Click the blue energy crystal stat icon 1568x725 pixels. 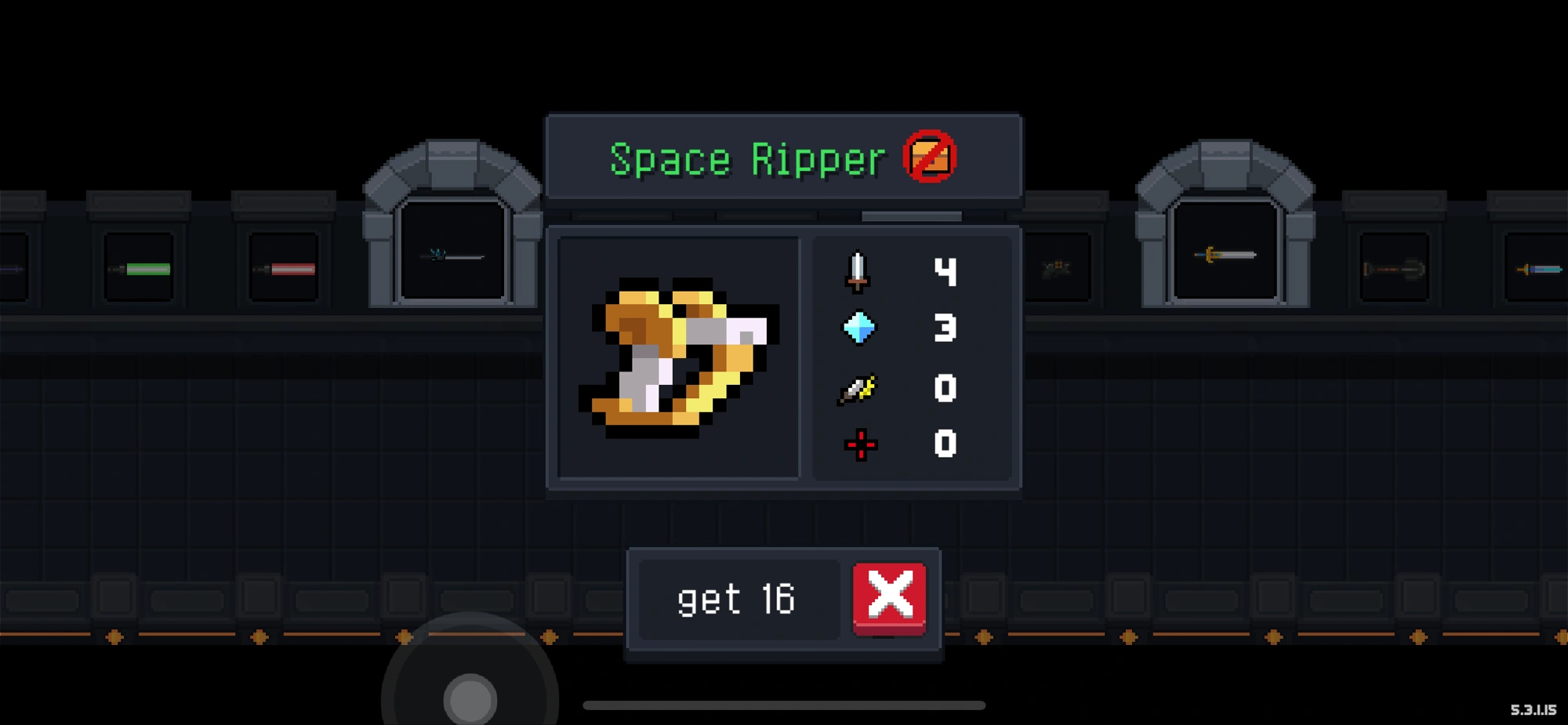click(859, 329)
